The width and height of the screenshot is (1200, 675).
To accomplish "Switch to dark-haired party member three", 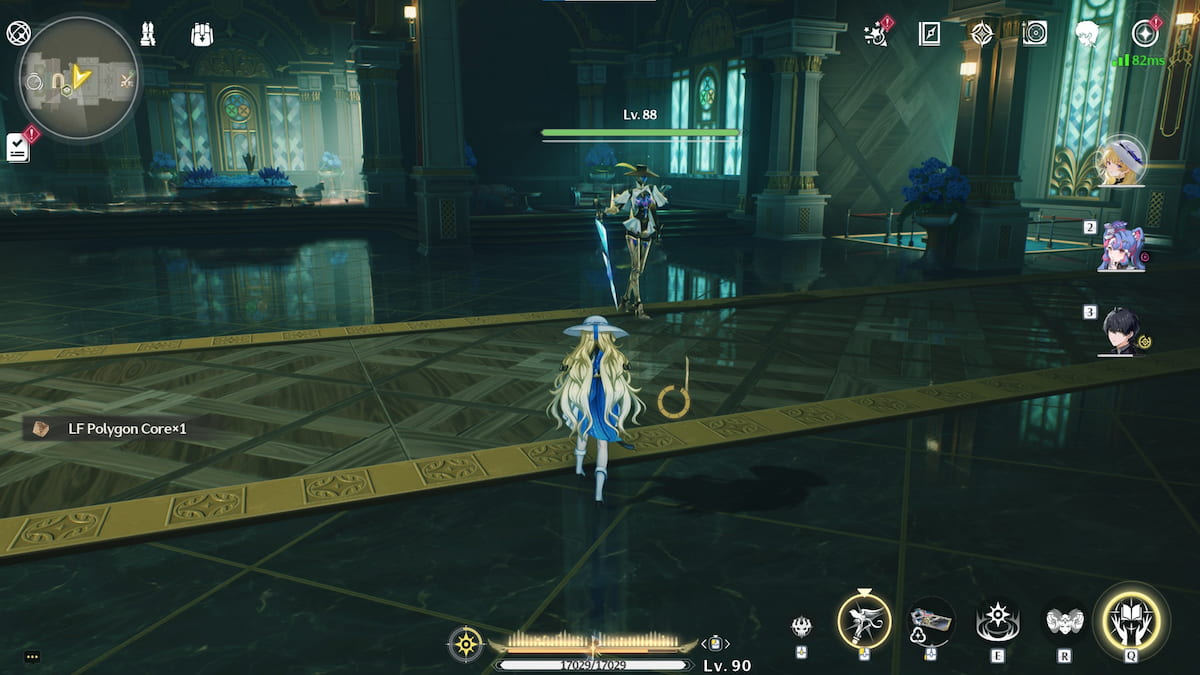I will (1121, 331).
